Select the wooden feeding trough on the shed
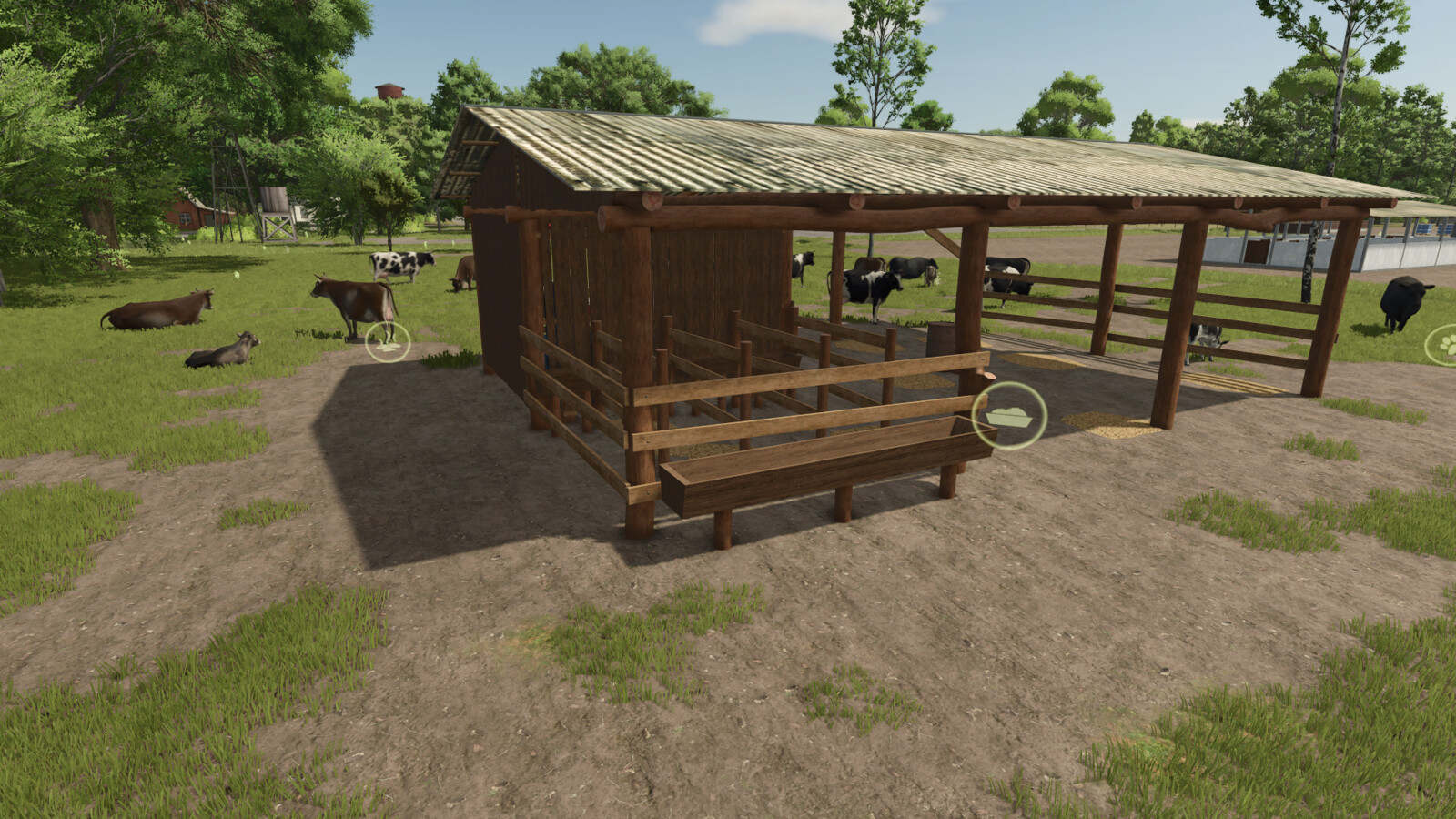 (x=819, y=464)
